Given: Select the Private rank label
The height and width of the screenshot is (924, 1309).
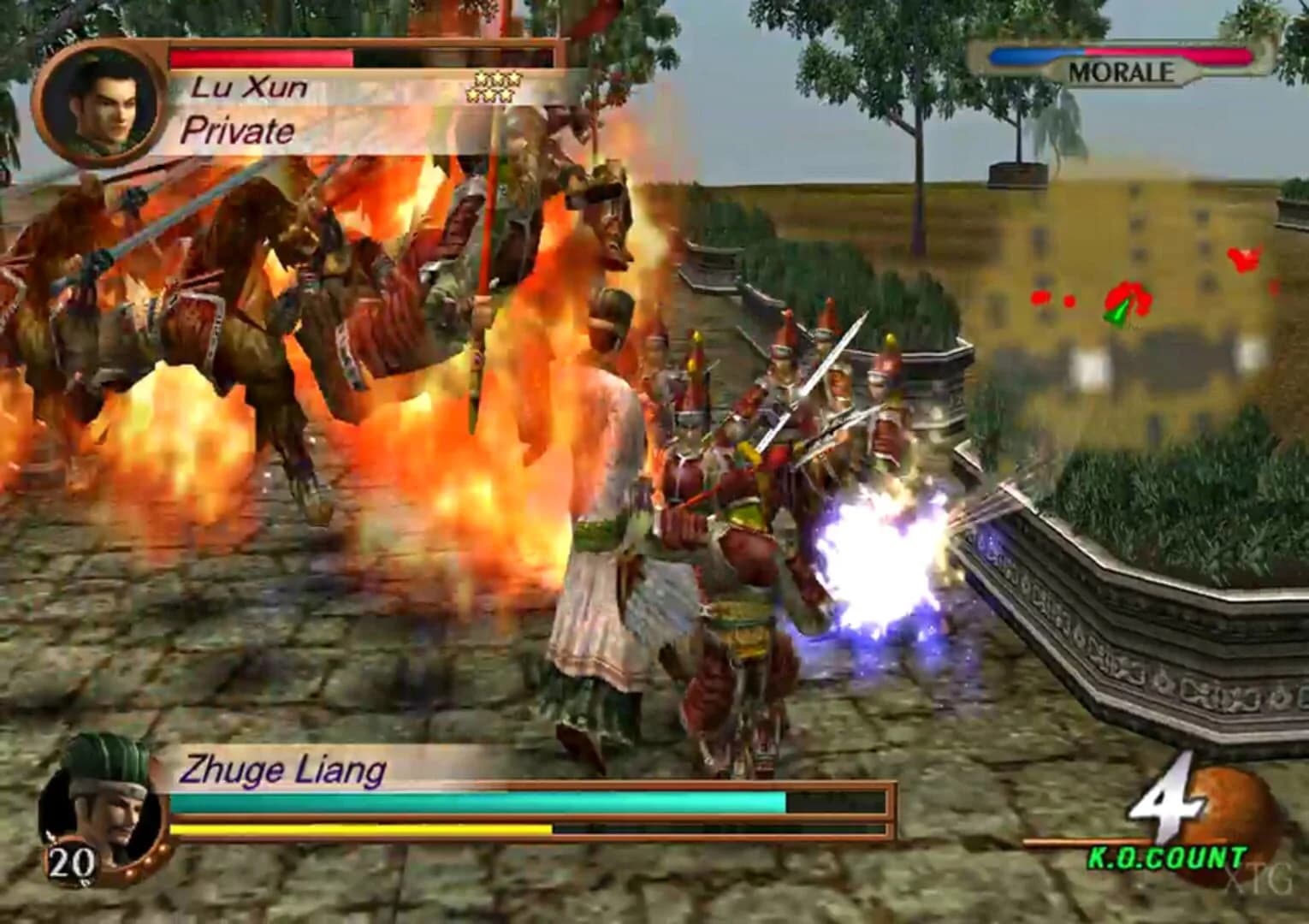Looking at the screenshot, I should click(x=238, y=131).
